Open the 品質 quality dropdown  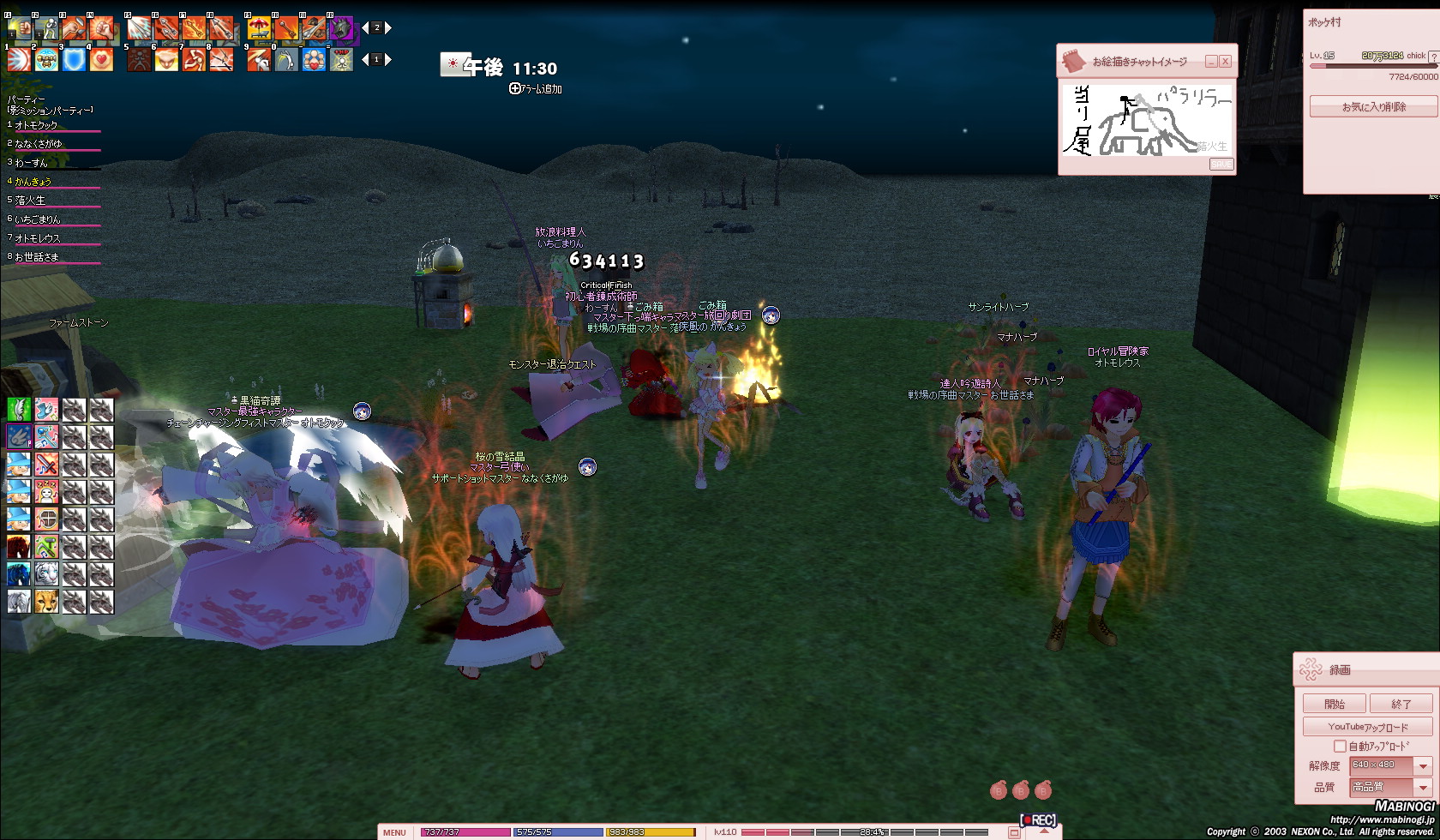coord(1423,787)
